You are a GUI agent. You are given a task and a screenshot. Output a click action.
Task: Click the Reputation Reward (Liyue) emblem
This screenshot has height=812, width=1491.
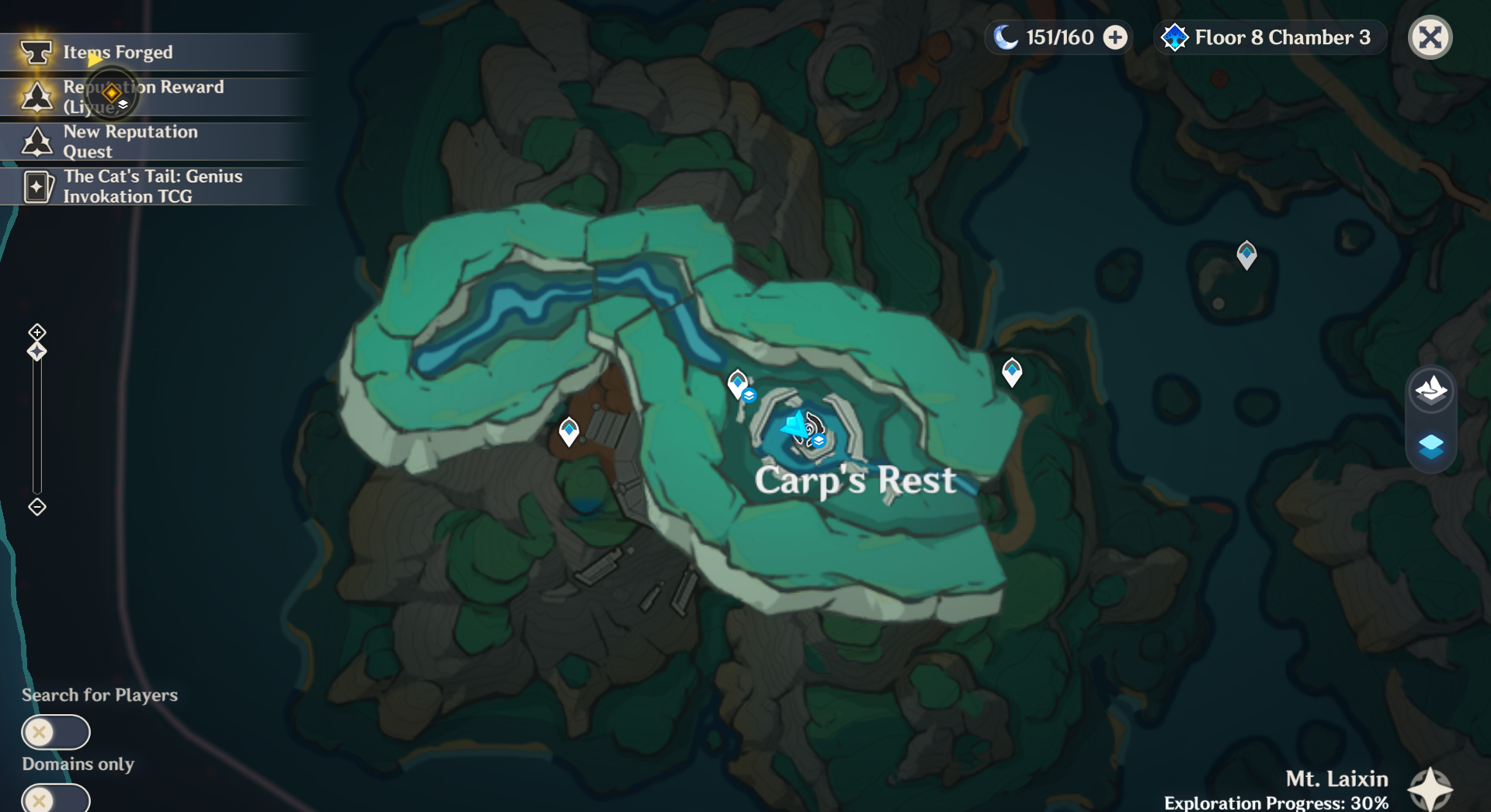pos(36,96)
